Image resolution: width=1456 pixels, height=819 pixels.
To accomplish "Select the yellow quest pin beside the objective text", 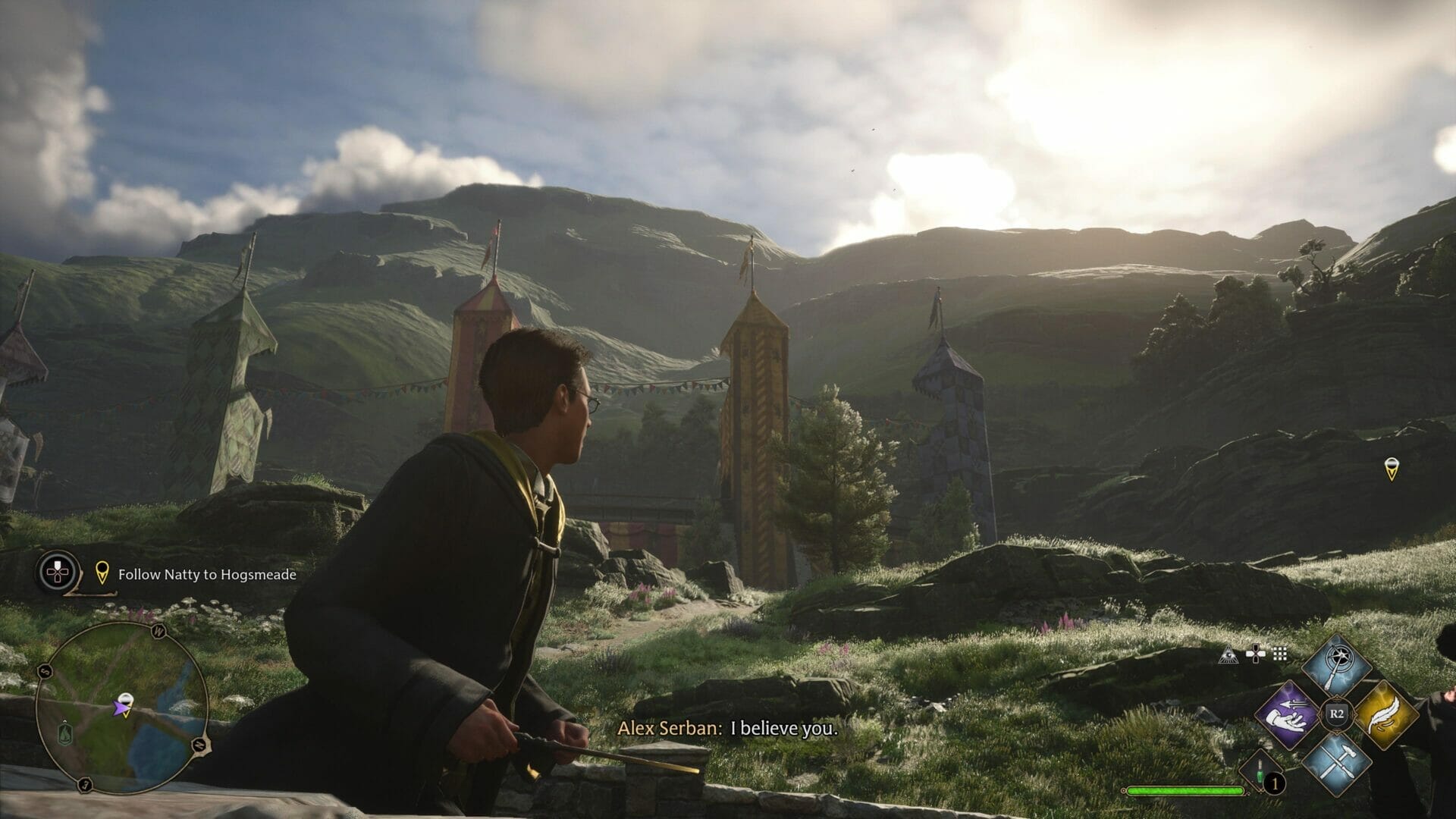I will (x=102, y=574).
